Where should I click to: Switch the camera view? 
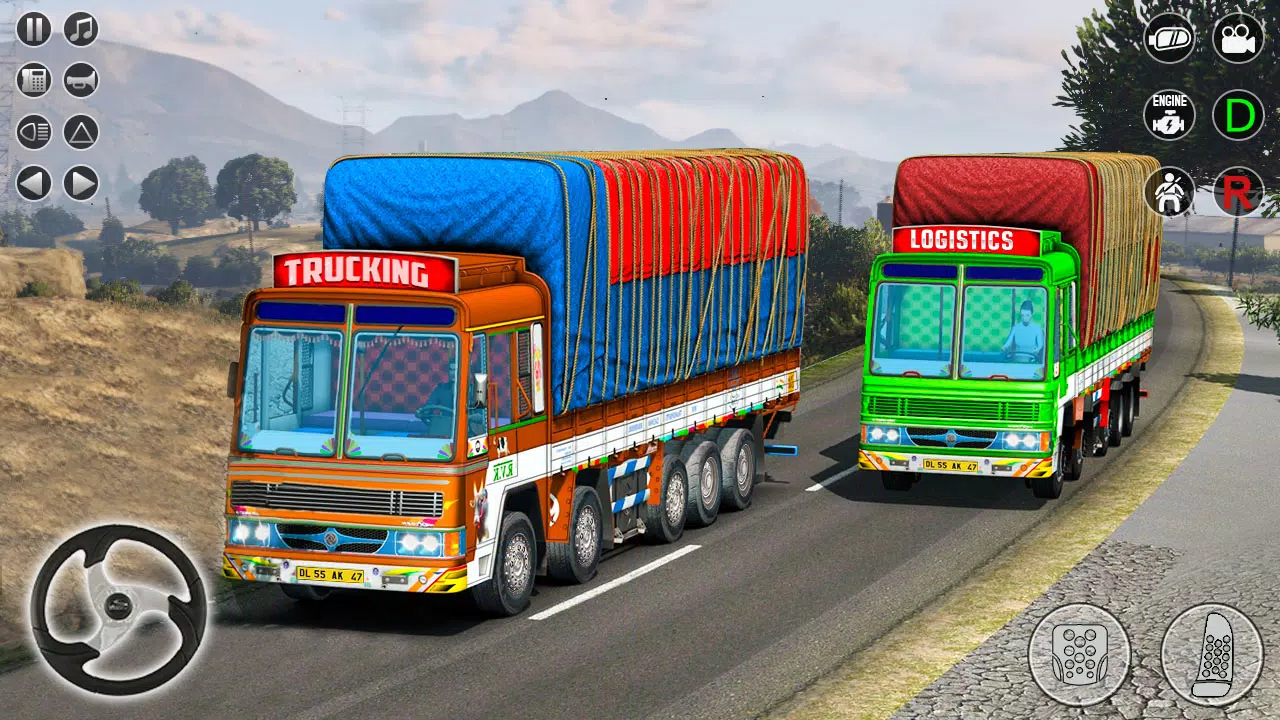[1237, 39]
